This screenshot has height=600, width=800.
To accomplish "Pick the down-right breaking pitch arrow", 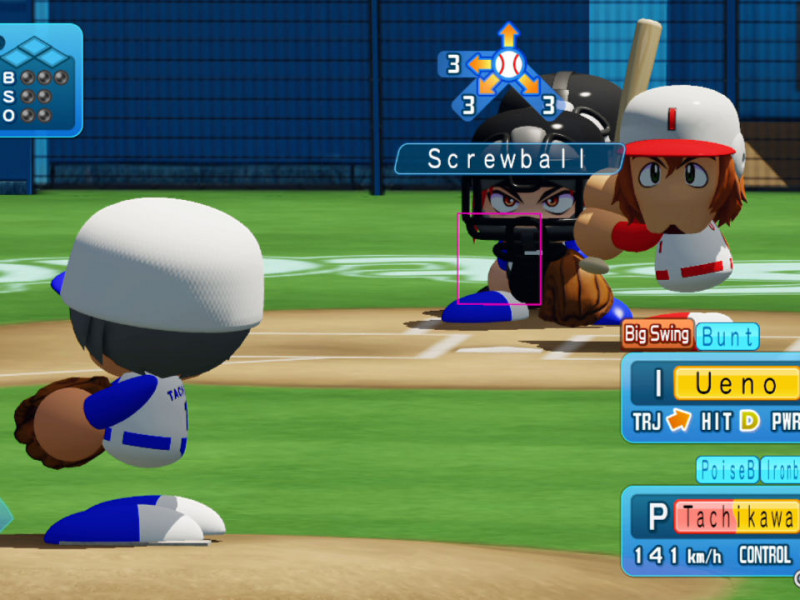I will pos(529,84).
